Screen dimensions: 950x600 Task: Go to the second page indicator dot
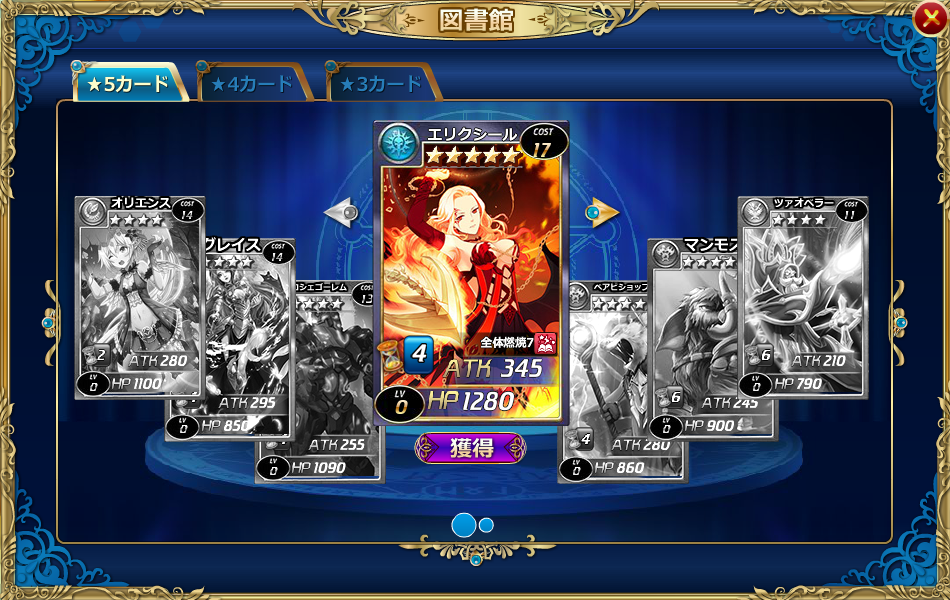tap(487, 525)
